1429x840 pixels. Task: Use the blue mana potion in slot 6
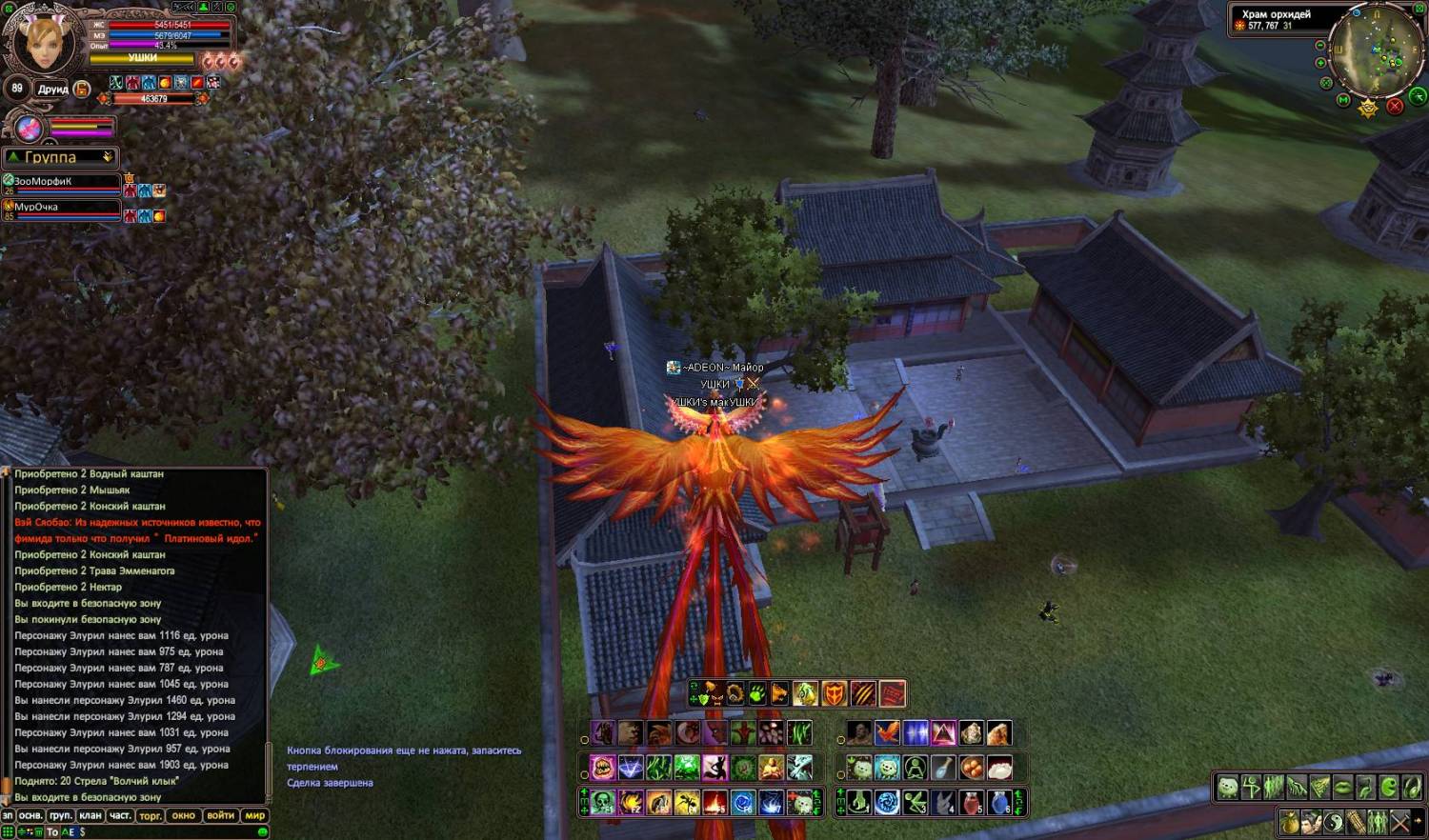(x=998, y=802)
